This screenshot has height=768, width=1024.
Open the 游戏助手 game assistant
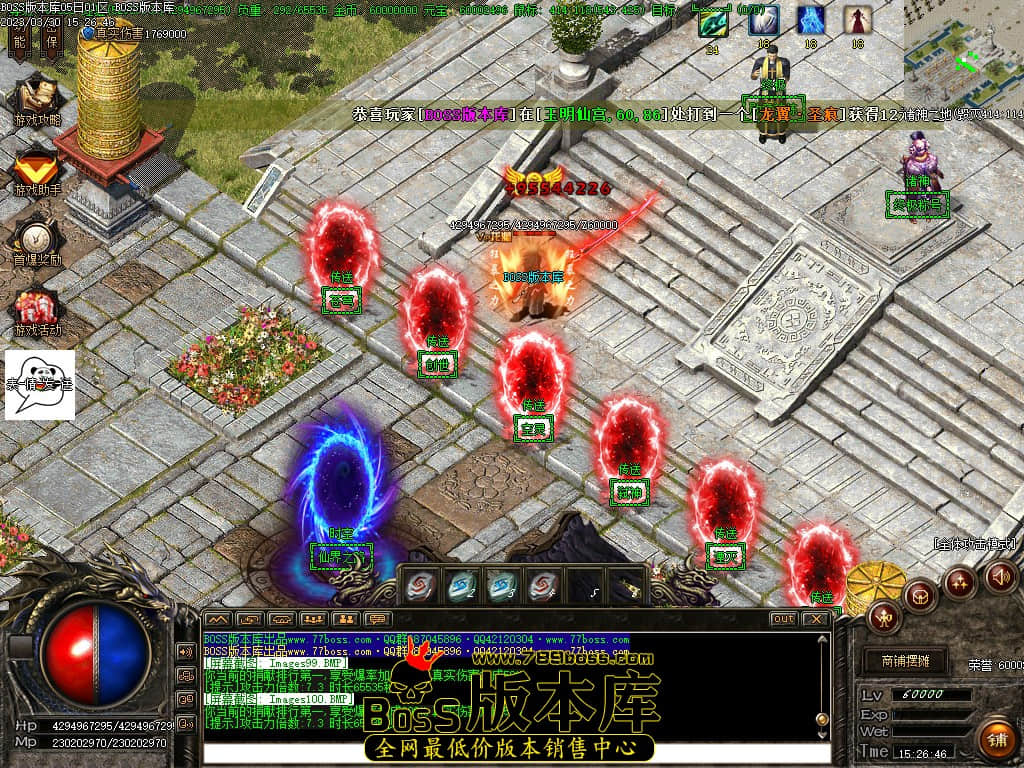click(37, 171)
